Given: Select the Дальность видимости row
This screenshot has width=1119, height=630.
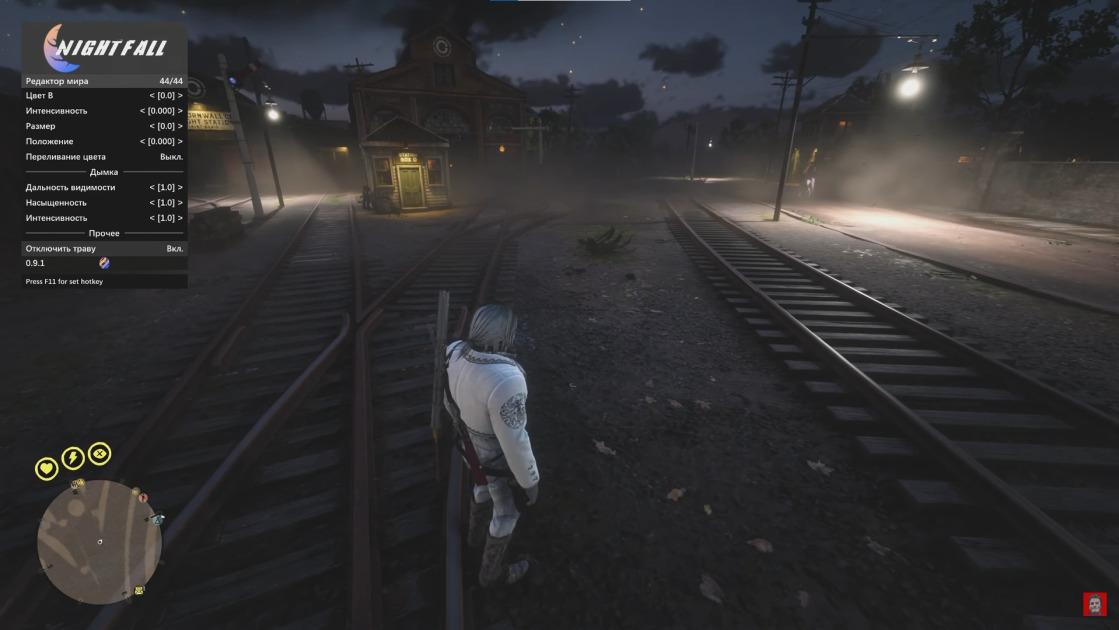Looking at the screenshot, I should point(104,187).
